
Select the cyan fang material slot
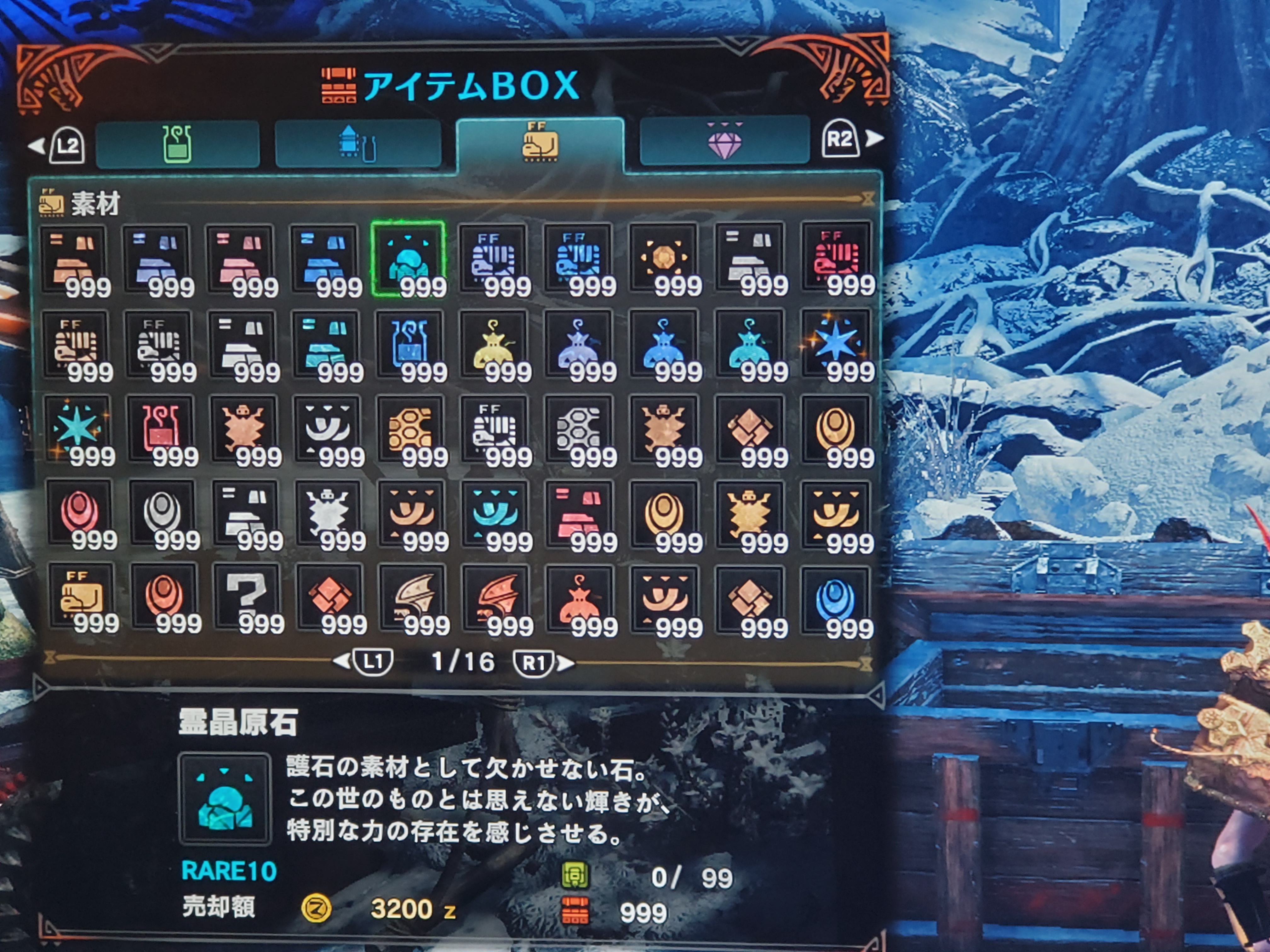tap(495, 512)
